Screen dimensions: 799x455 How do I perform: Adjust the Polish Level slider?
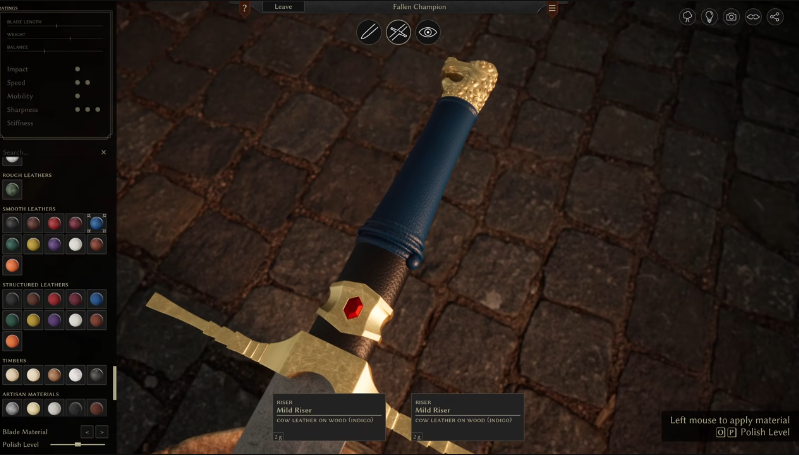[x=78, y=444]
